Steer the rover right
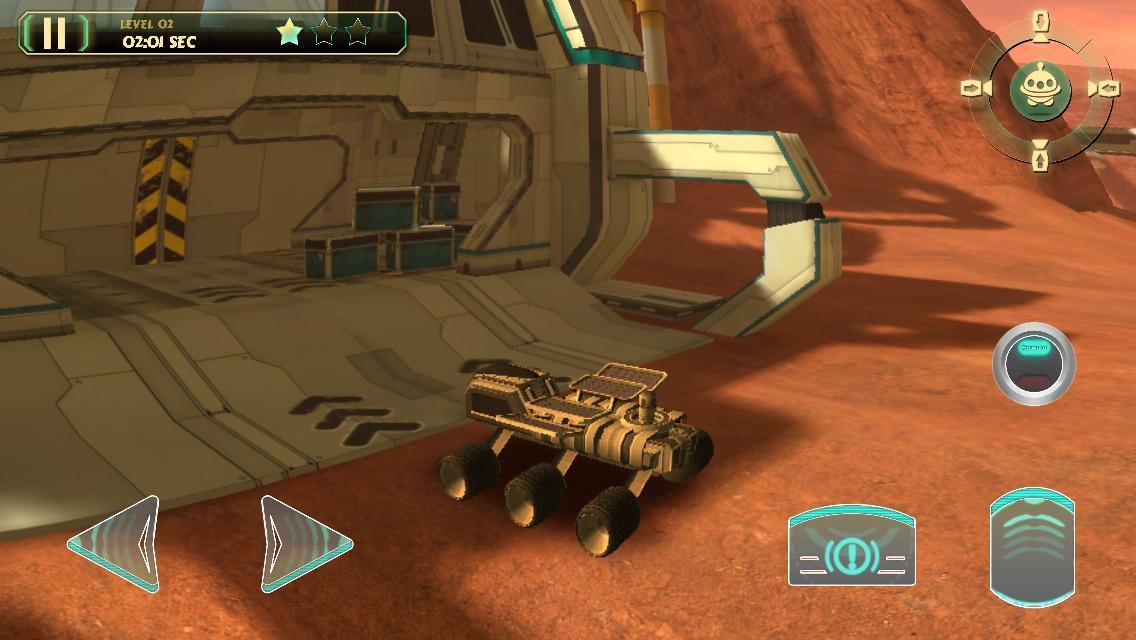Screen dimensions: 1136x640 click(x=304, y=544)
